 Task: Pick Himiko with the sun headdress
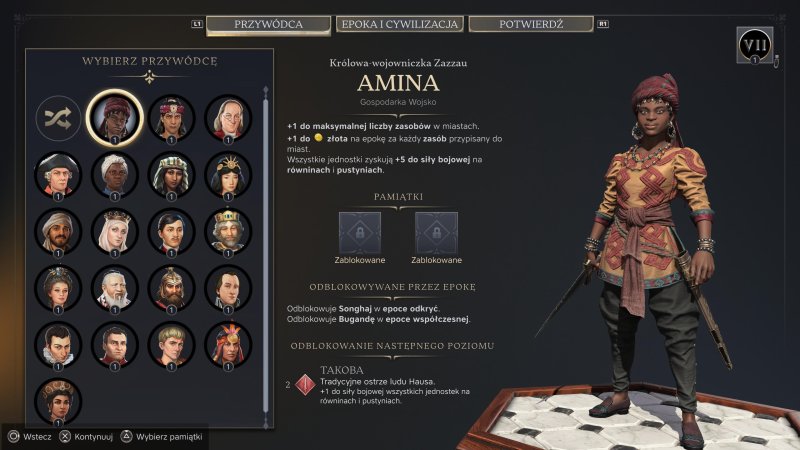point(227,174)
